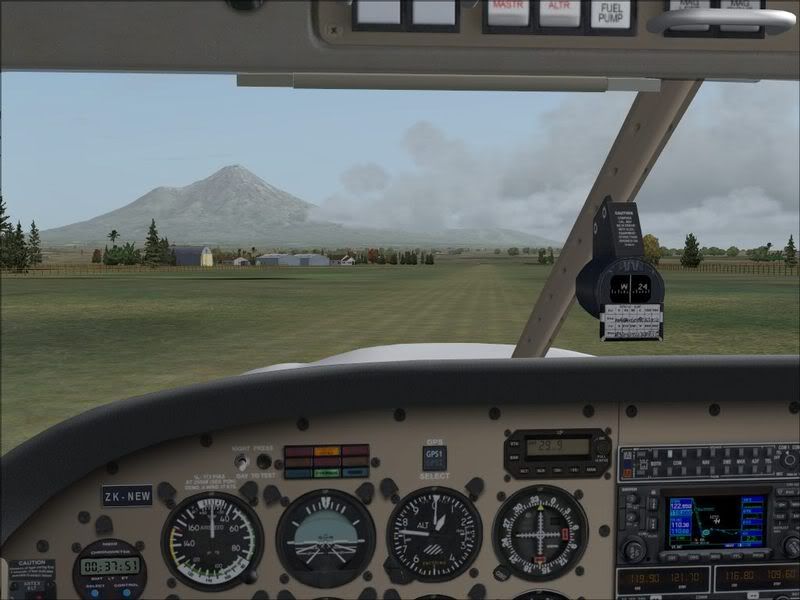This screenshot has height=600, width=800.
Task: Turn on the FUEL PUMP switch
Action: (611, 14)
